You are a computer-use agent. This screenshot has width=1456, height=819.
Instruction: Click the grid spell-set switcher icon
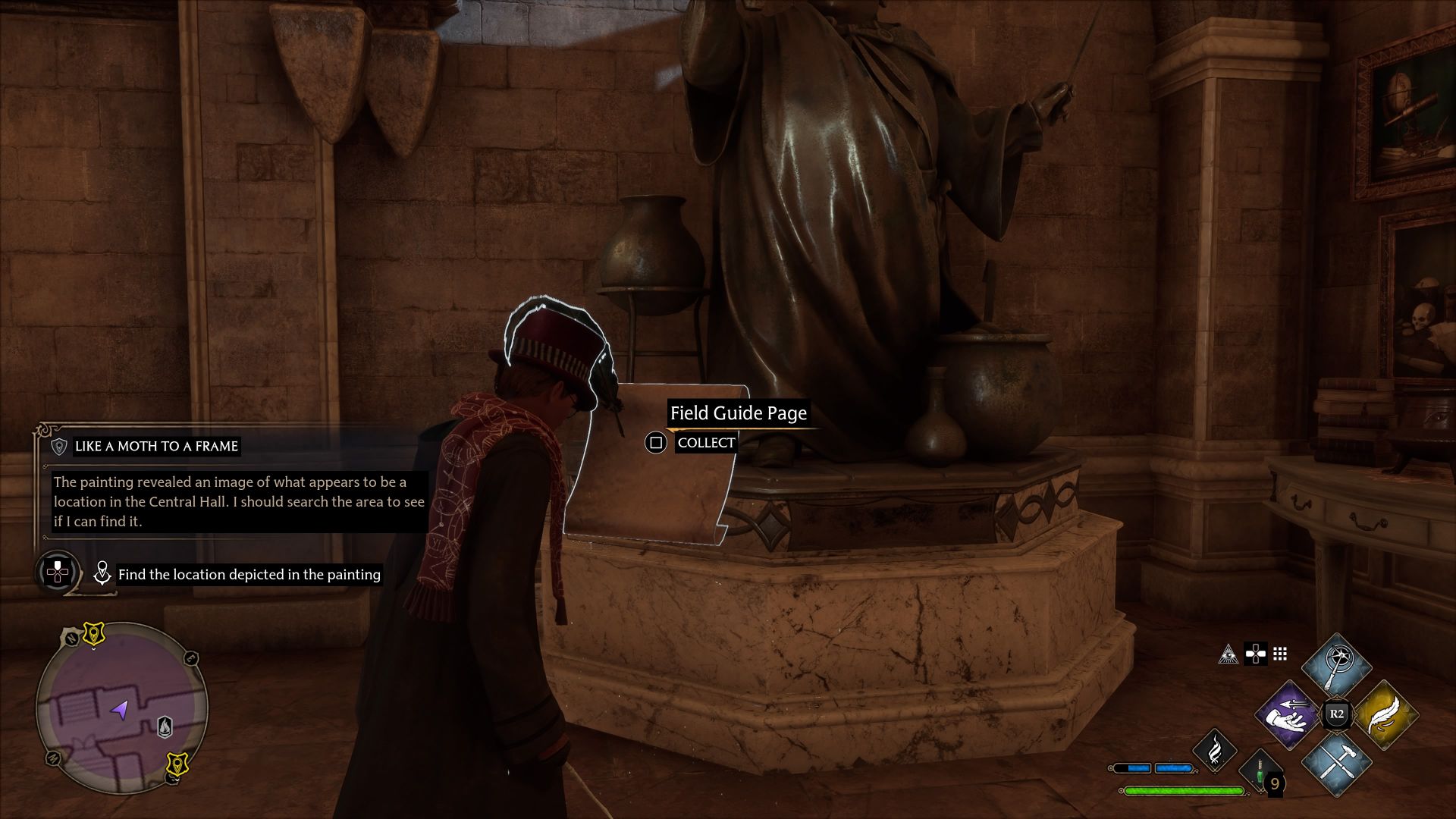click(1279, 654)
